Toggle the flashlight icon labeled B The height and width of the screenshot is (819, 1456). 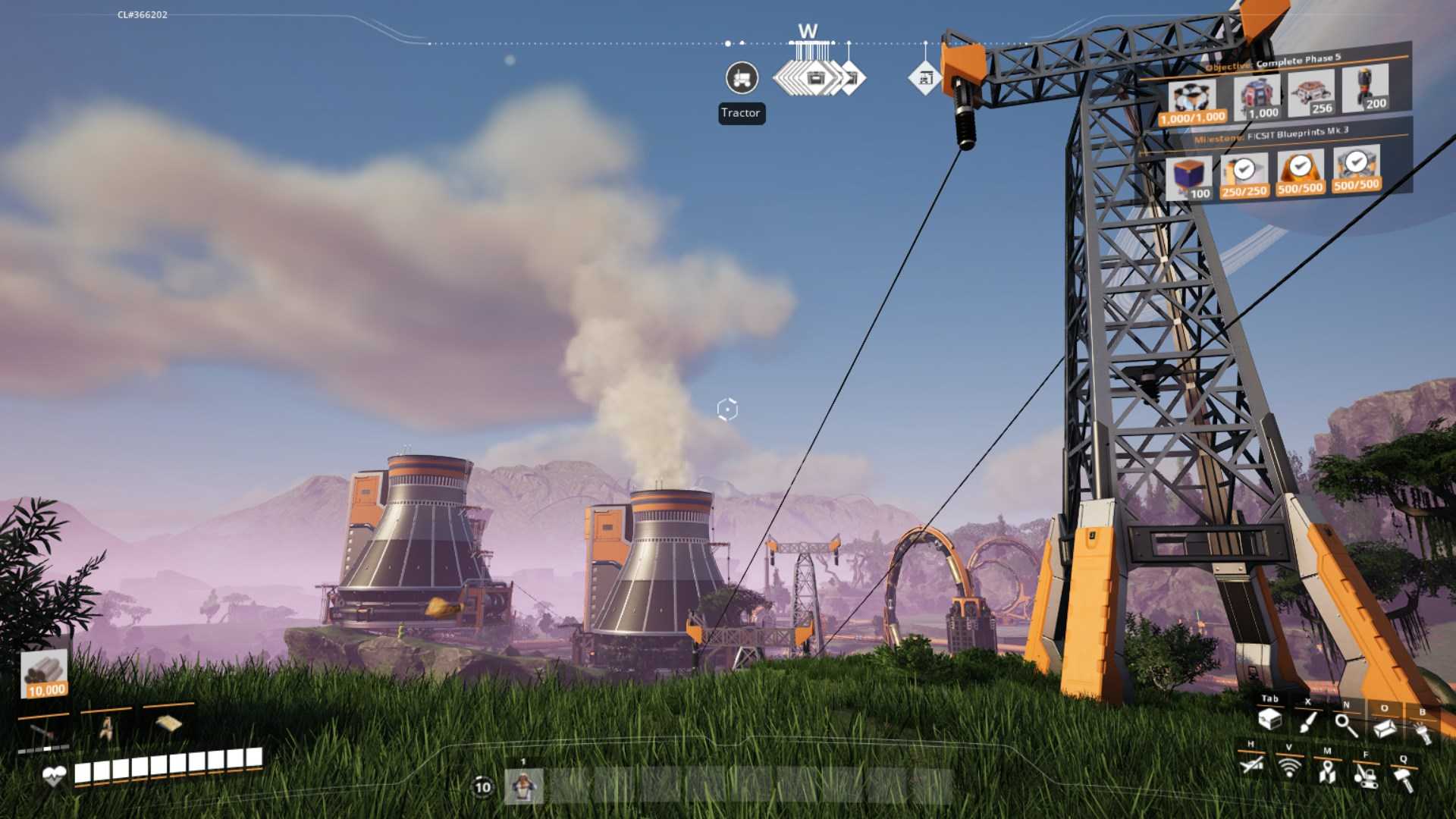click(1423, 734)
